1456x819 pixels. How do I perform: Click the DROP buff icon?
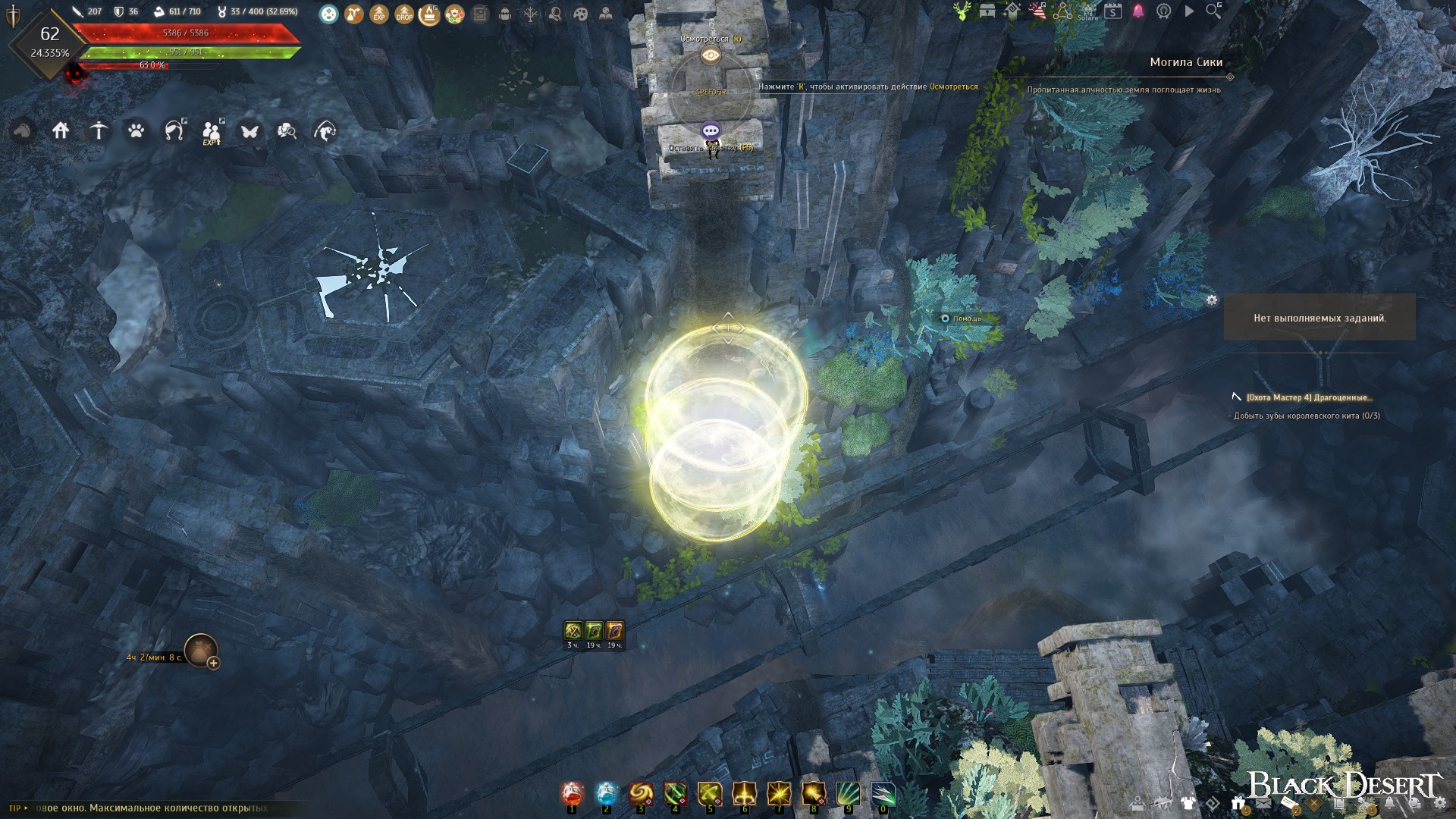point(404,14)
